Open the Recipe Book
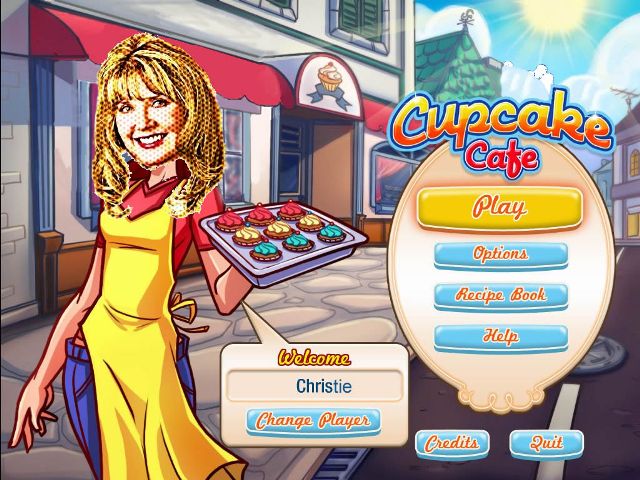Image resolution: width=640 pixels, height=480 pixels. pyautogui.click(x=500, y=296)
